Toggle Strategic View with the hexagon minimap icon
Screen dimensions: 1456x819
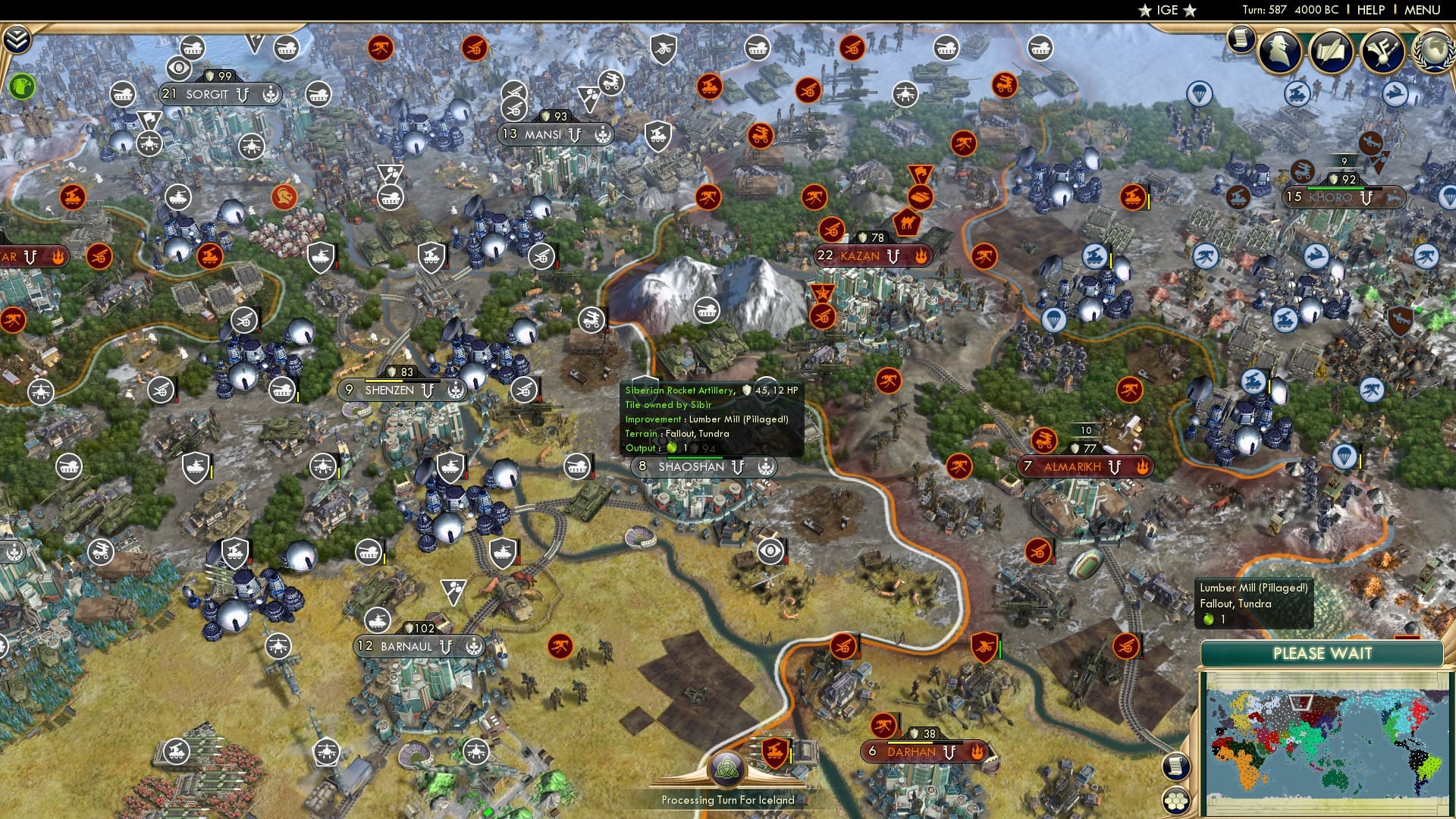tap(1175, 800)
